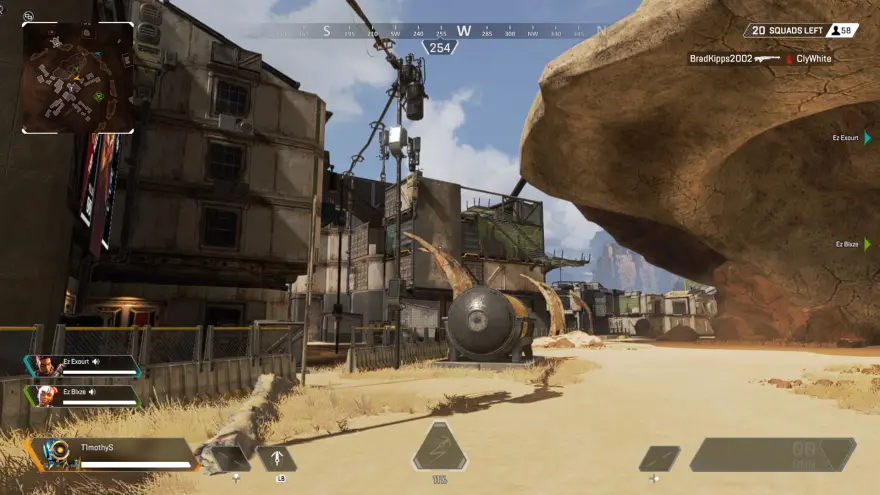
Task: Click the compass heading bar
Action: coord(440,31)
